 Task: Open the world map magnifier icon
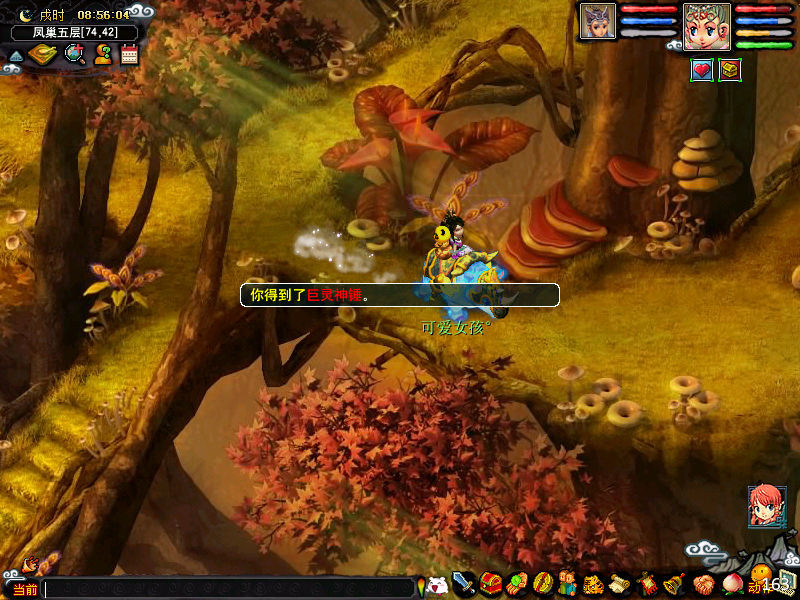tap(74, 54)
